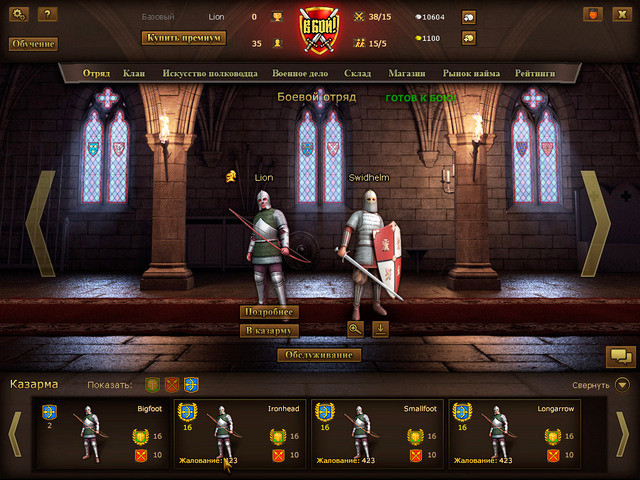Collapse barracks with Свернуть arrow

point(622,384)
